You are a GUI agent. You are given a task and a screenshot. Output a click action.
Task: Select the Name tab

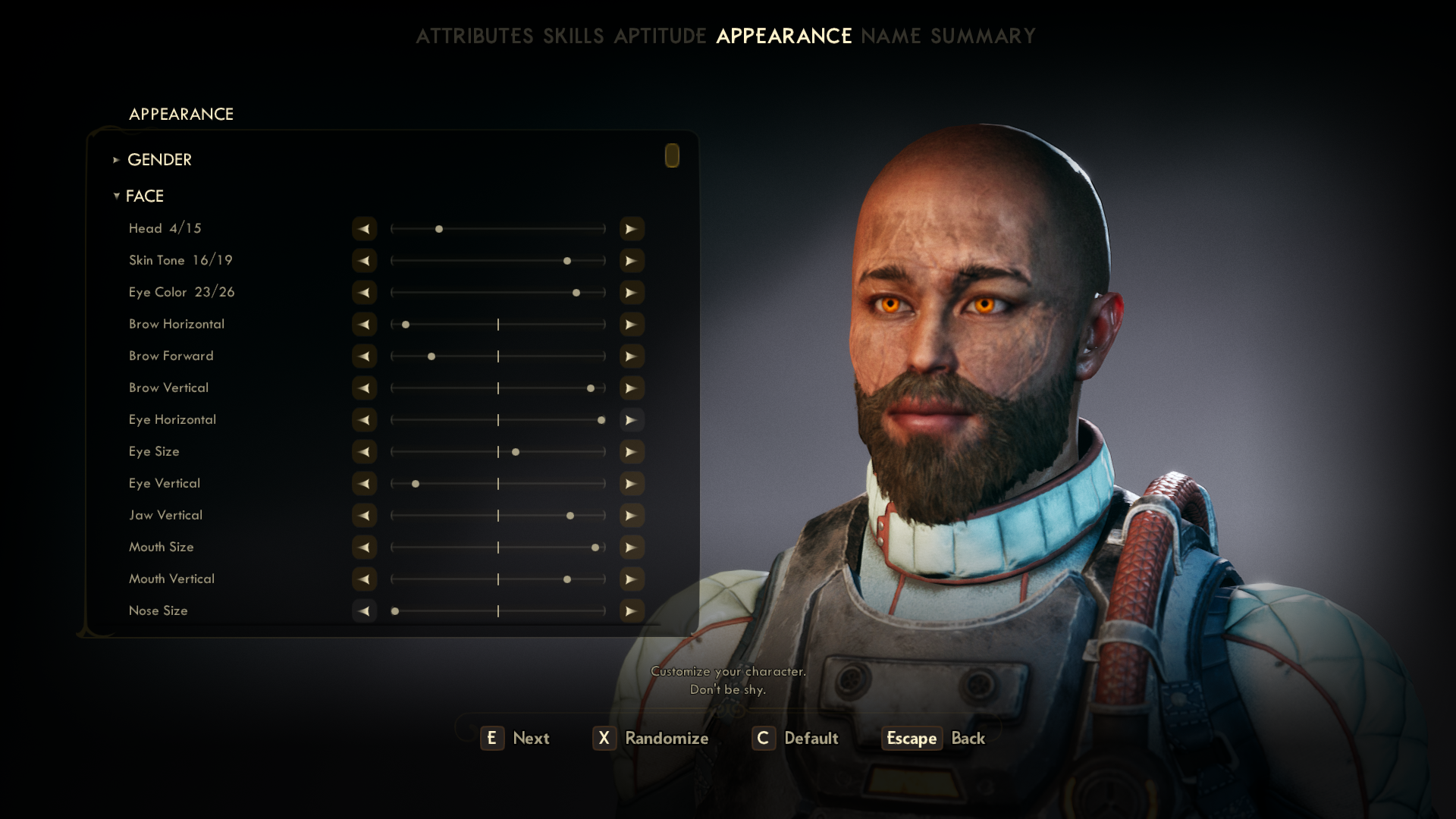890,36
